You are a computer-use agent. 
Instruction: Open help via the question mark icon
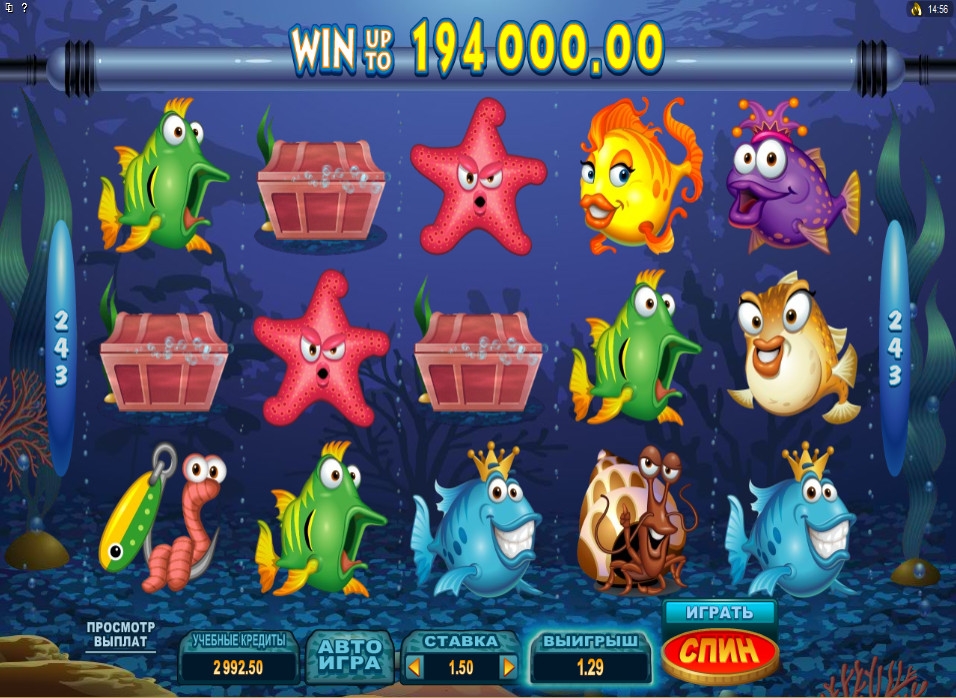click(x=24, y=8)
